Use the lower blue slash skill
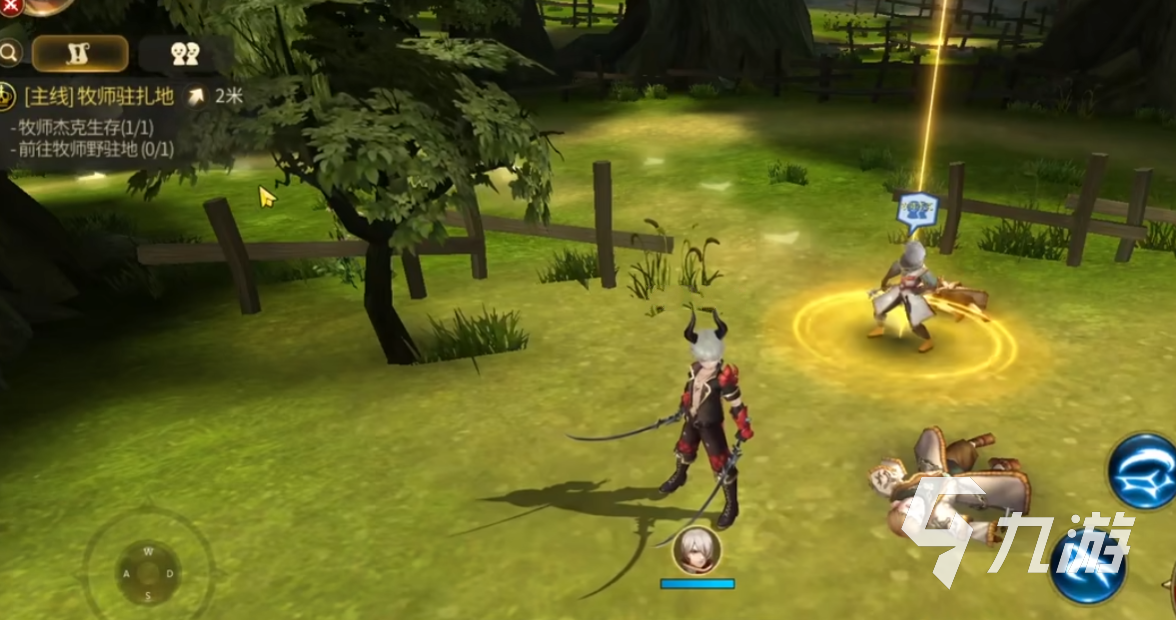Screen dimensions: 1176x620 [1089, 568]
